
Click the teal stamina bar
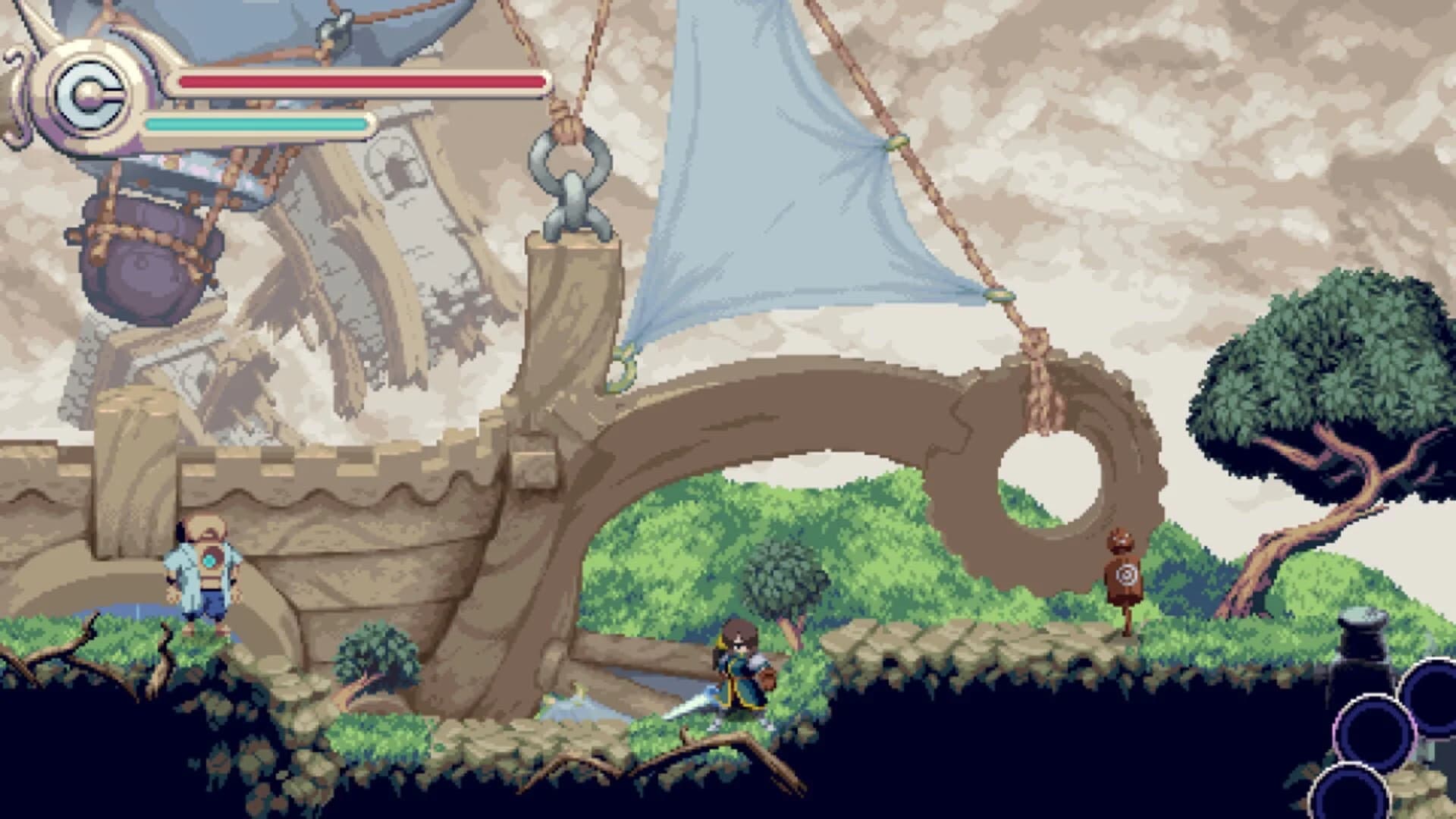254,121
